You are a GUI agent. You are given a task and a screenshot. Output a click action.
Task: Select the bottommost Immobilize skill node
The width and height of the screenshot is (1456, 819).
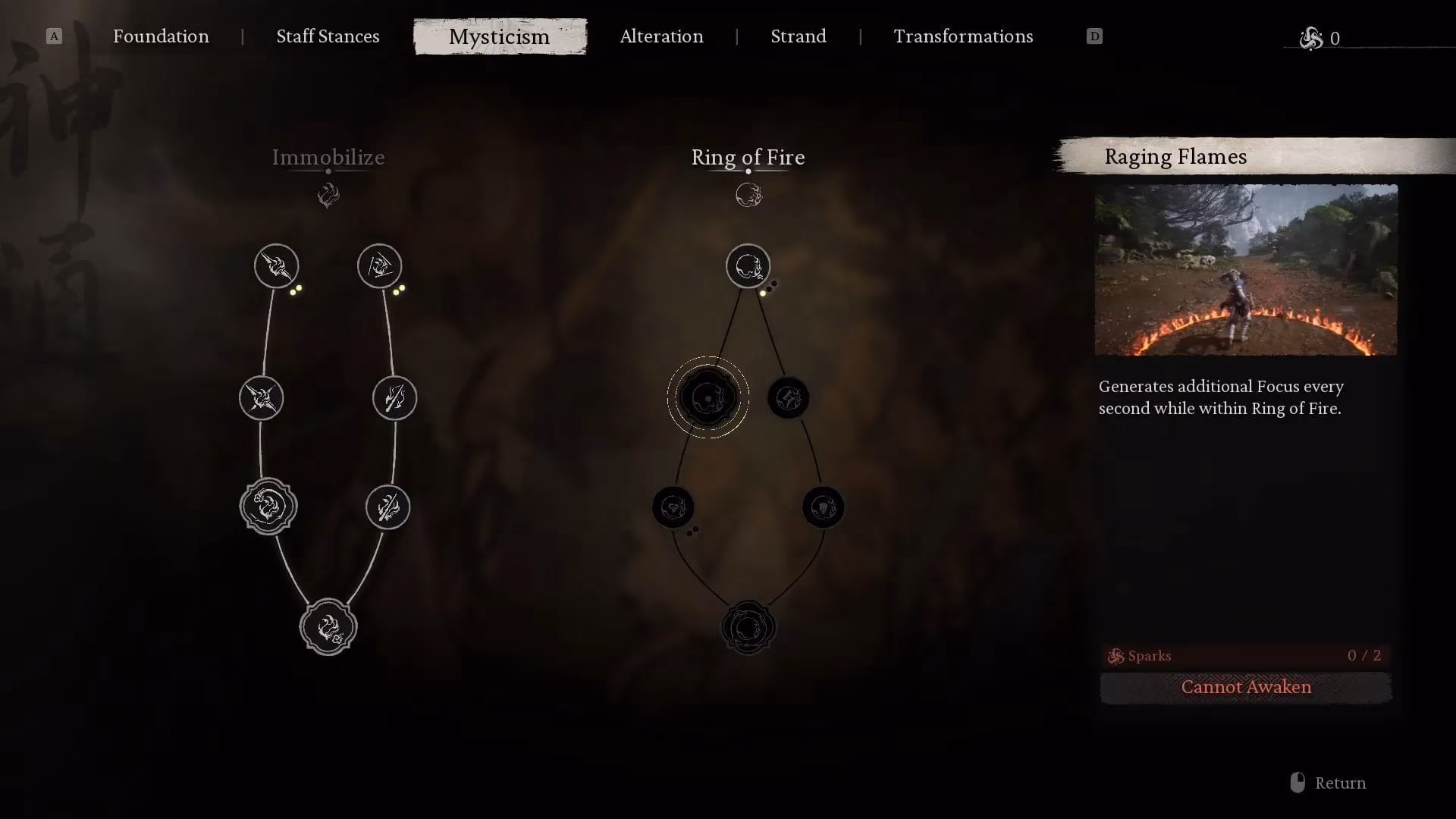click(x=328, y=627)
